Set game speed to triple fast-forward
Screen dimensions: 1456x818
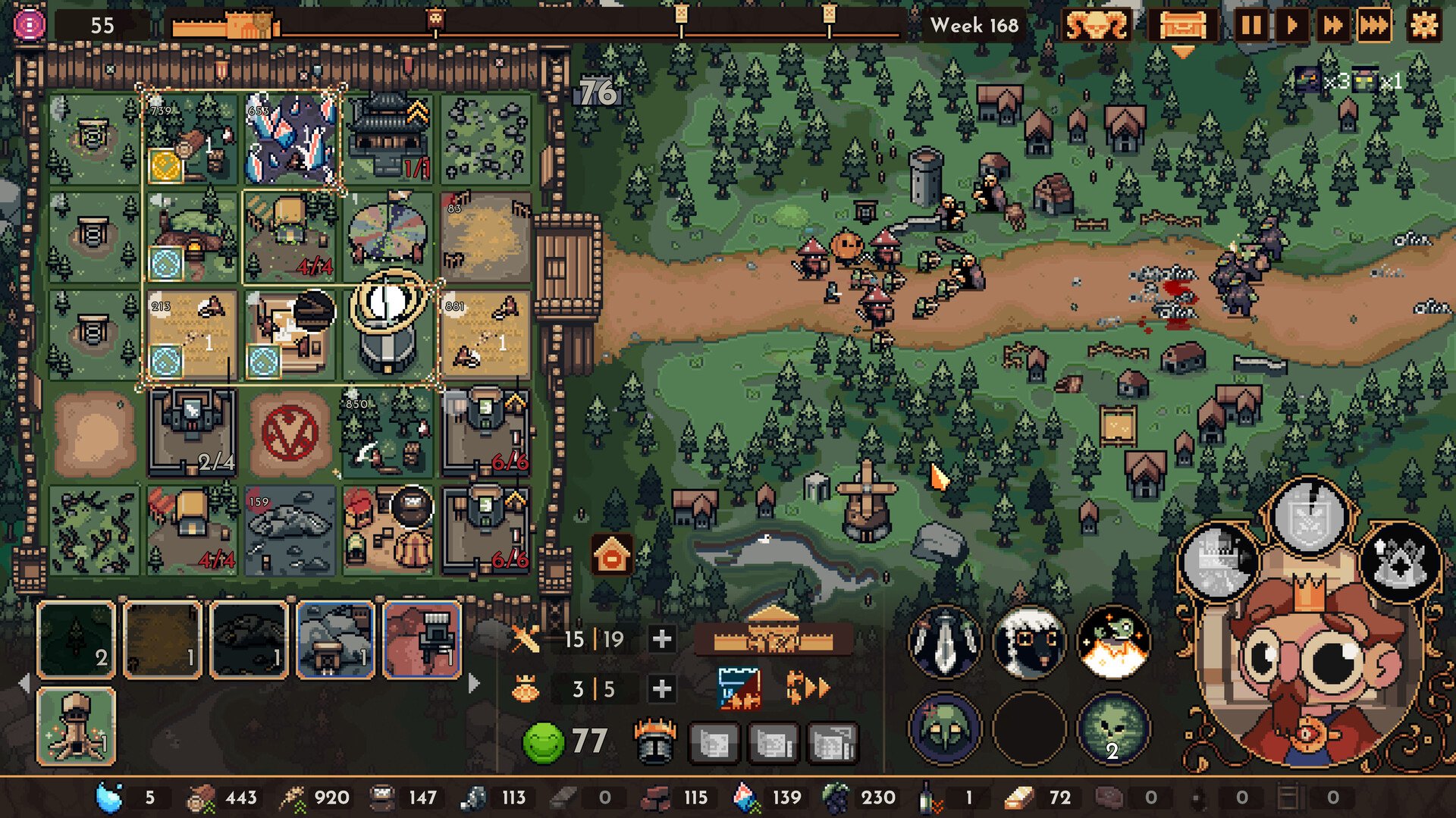coord(1373,26)
